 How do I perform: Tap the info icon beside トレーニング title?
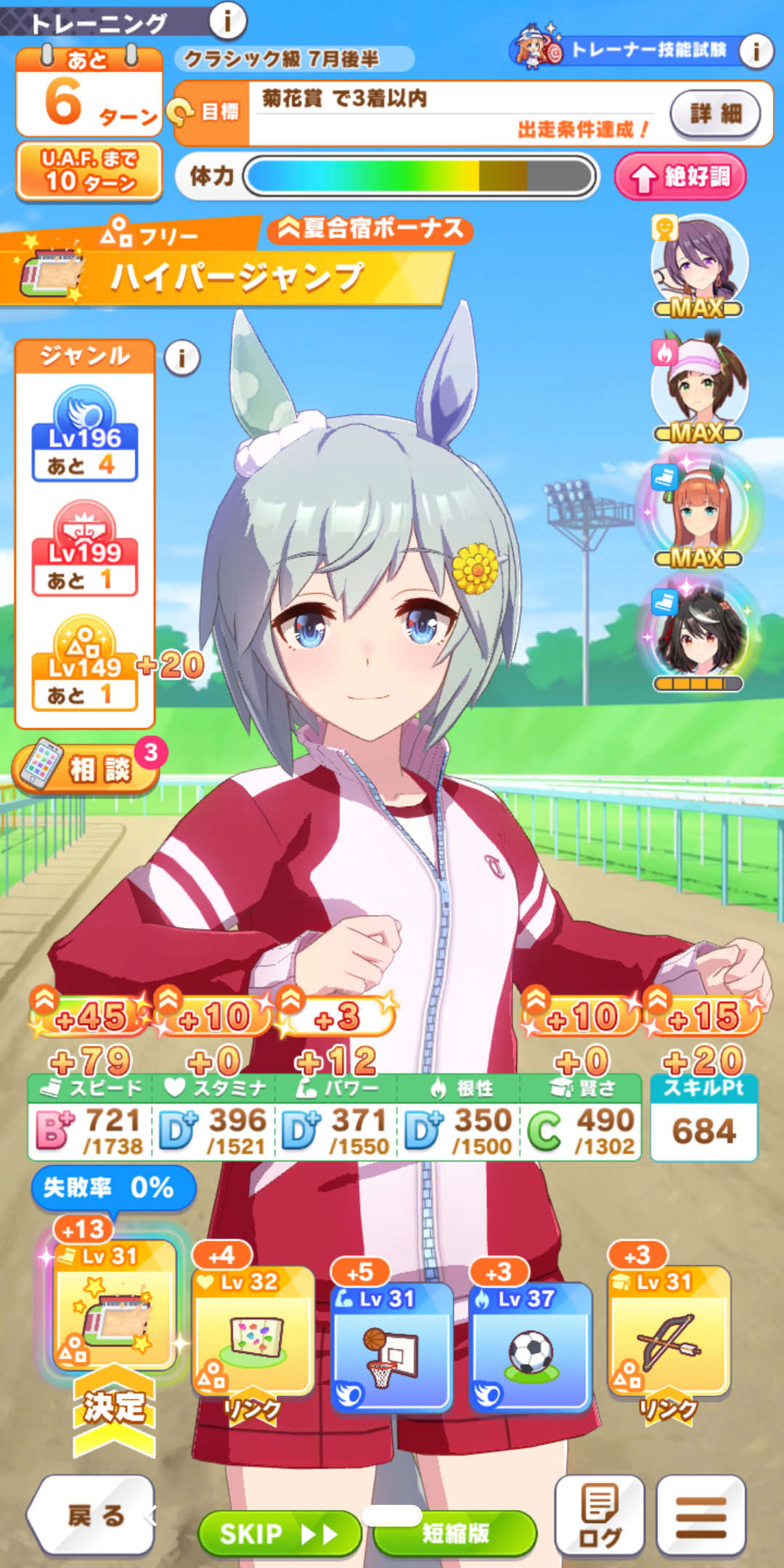pyautogui.click(x=227, y=21)
